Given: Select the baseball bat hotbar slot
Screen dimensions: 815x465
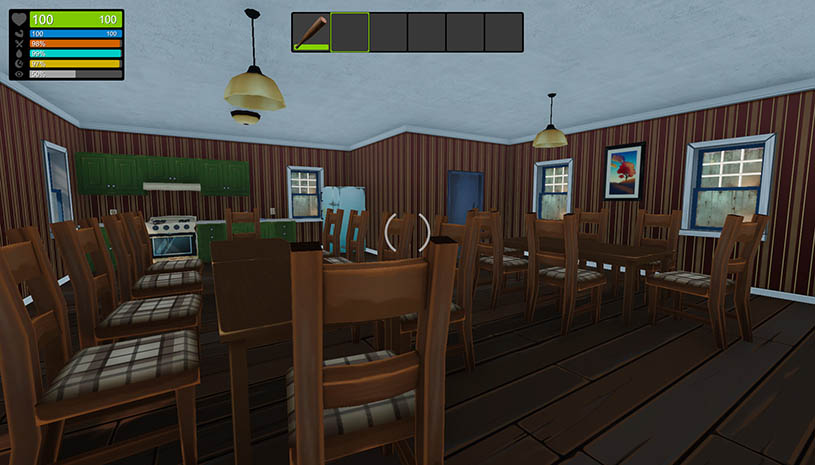Looking at the screenshot, I should coord(311,32).
